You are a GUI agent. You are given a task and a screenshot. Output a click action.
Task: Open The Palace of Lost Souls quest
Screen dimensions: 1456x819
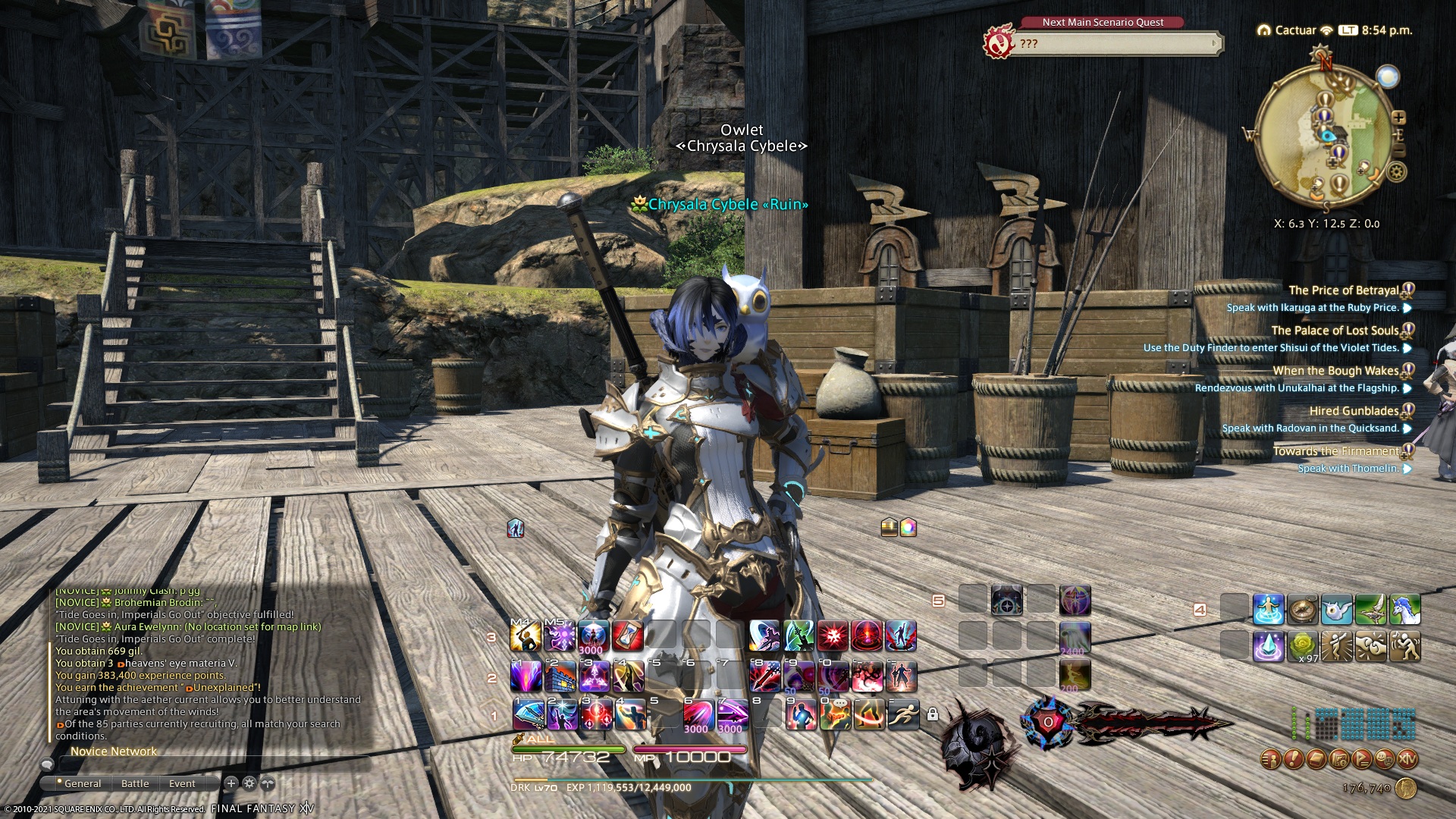[x=1335, y=331]
